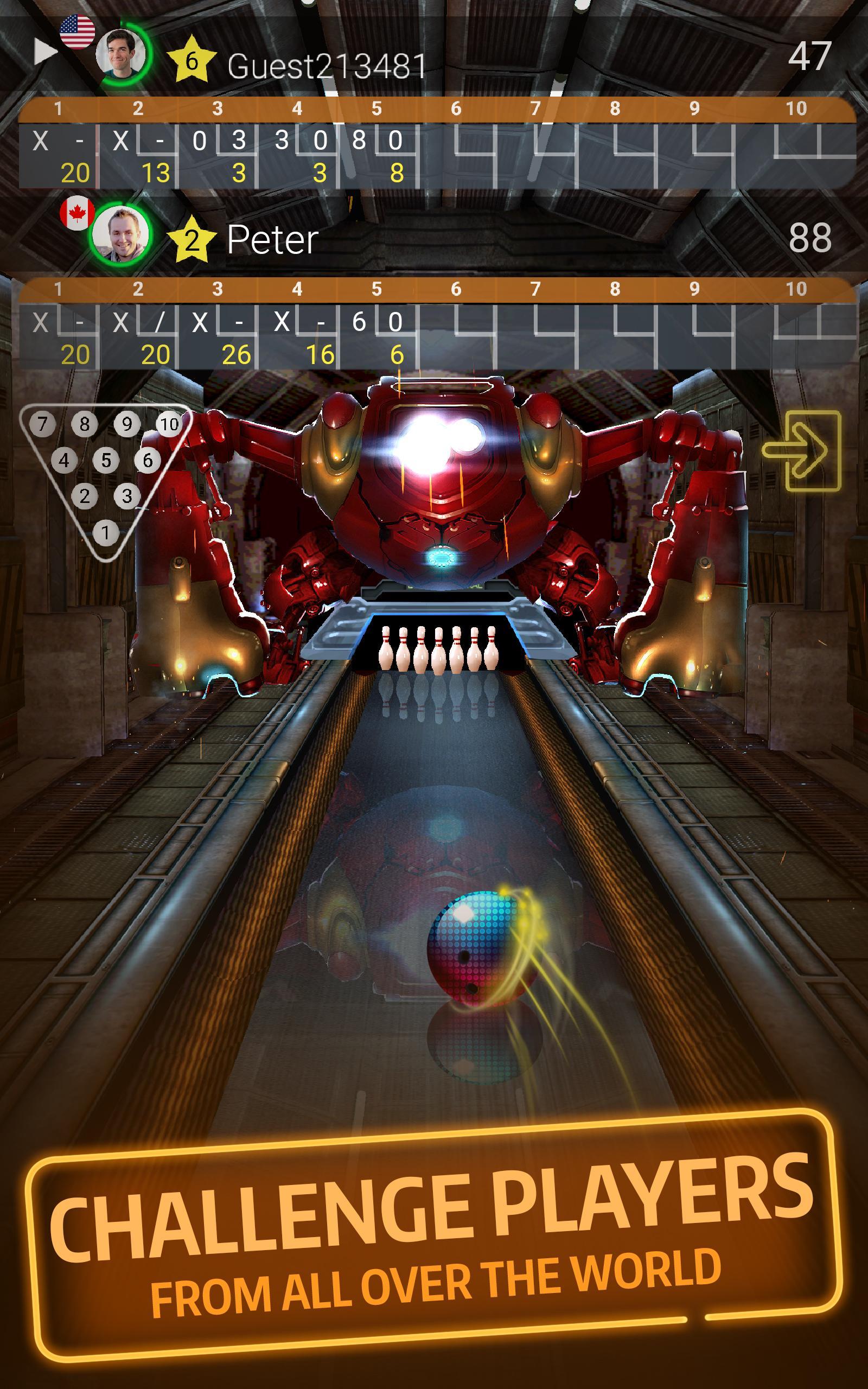
Task: Click the USA flag icon on Guest213481
Action: (x=79, y=30)
